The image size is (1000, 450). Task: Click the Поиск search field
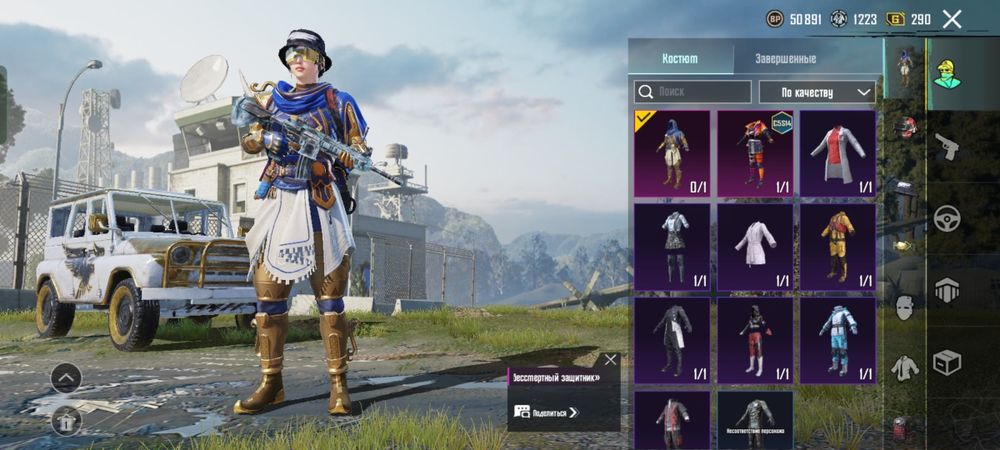[x=693, y=92]
